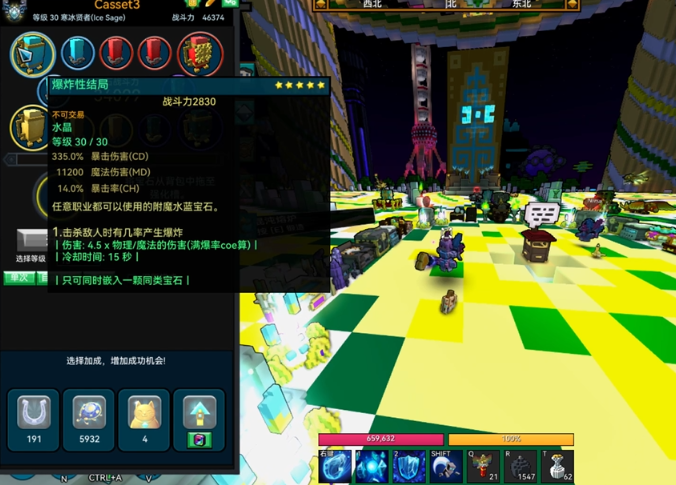
Task: Select the horseshoe boost with 191
Action: 33,414
